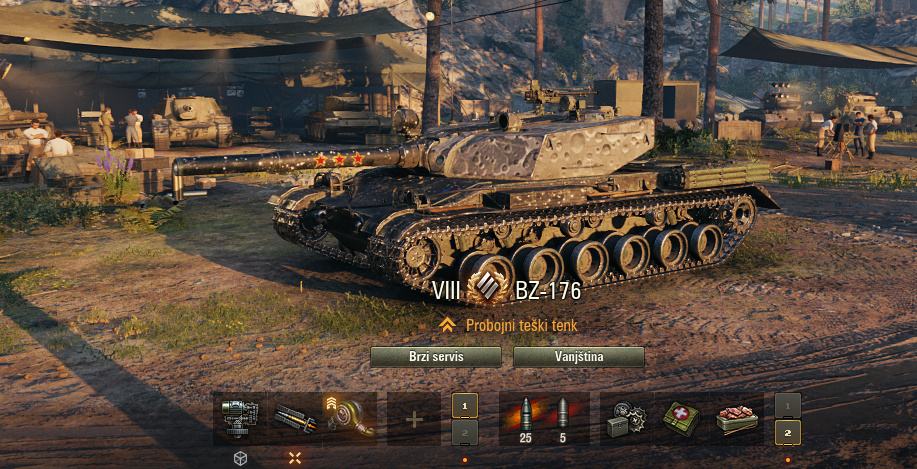Select the gun rammer equipment slot
Screen dimensions: 917x469
click(x=239, y=417)
